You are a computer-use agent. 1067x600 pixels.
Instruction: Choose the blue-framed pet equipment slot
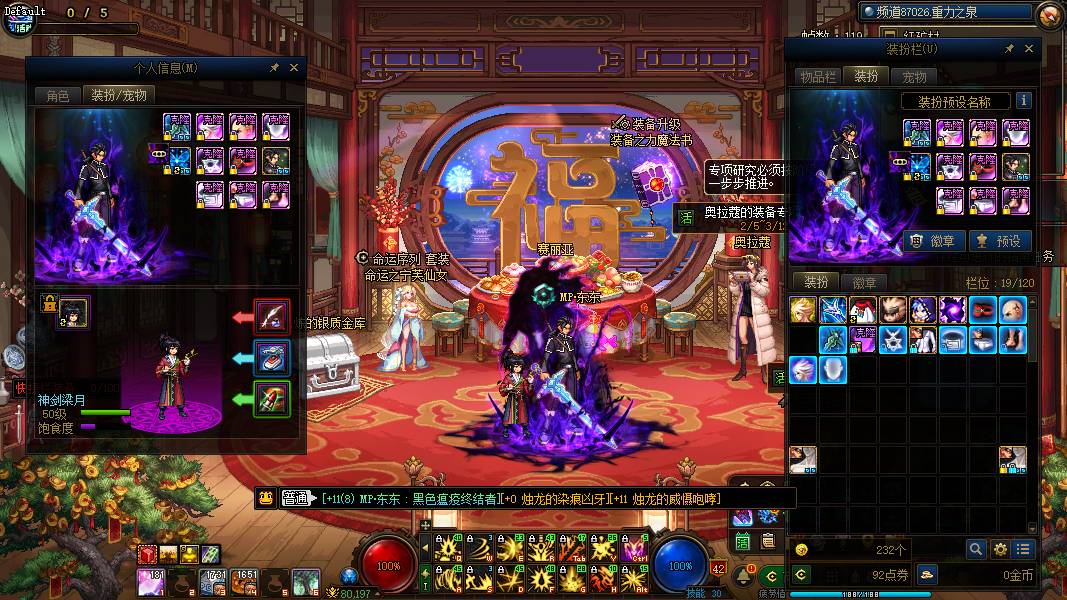pos(271,358)
